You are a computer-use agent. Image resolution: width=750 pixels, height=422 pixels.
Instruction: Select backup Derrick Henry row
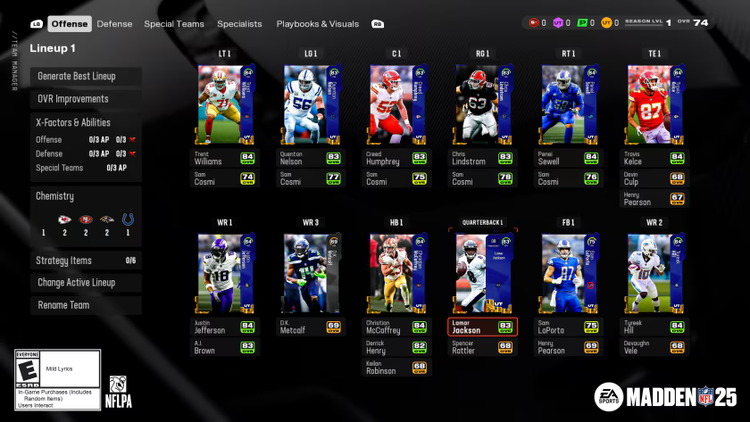[397, 347]
